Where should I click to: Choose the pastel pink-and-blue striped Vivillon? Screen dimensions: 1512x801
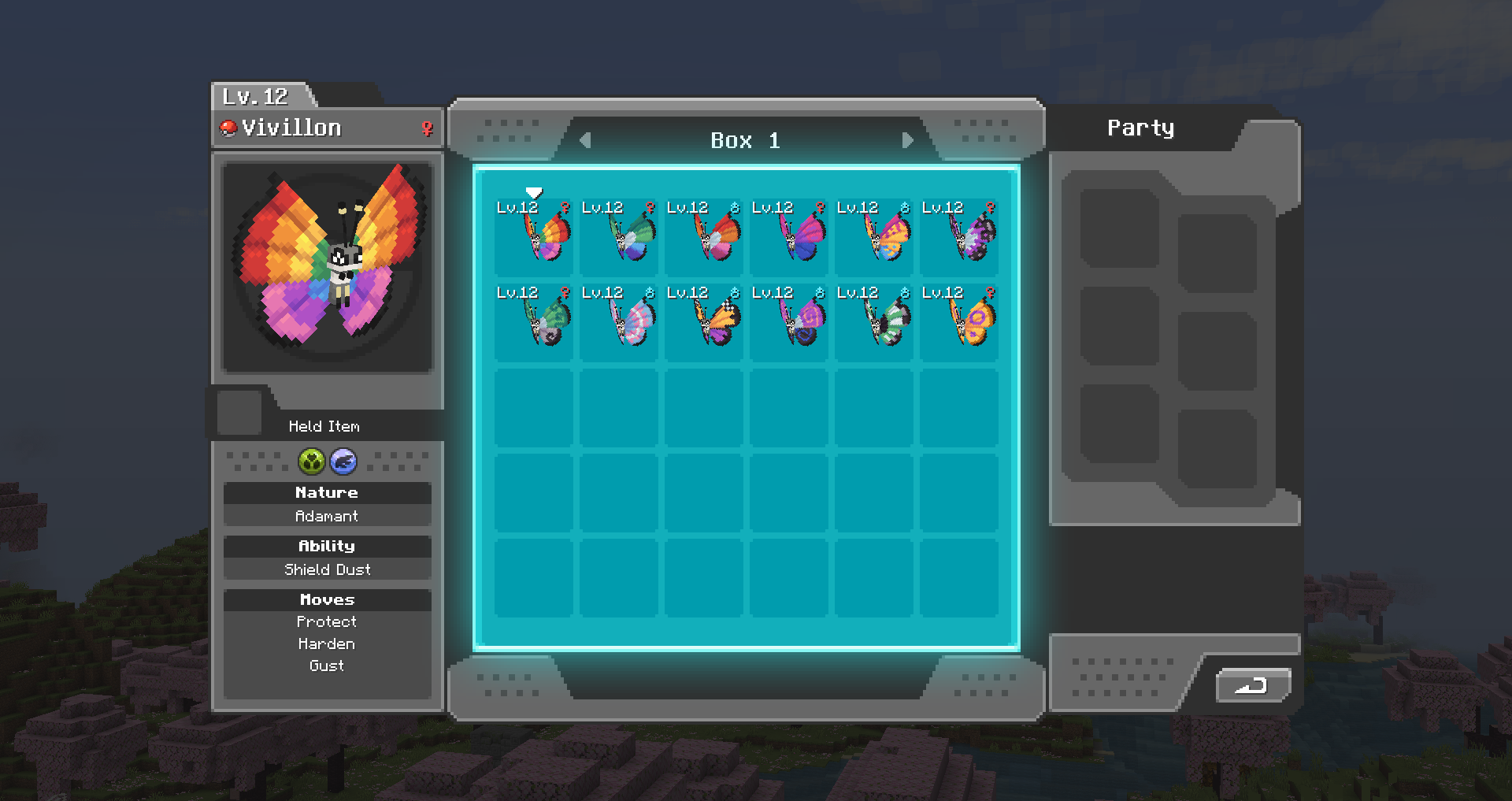click(620, 321)
